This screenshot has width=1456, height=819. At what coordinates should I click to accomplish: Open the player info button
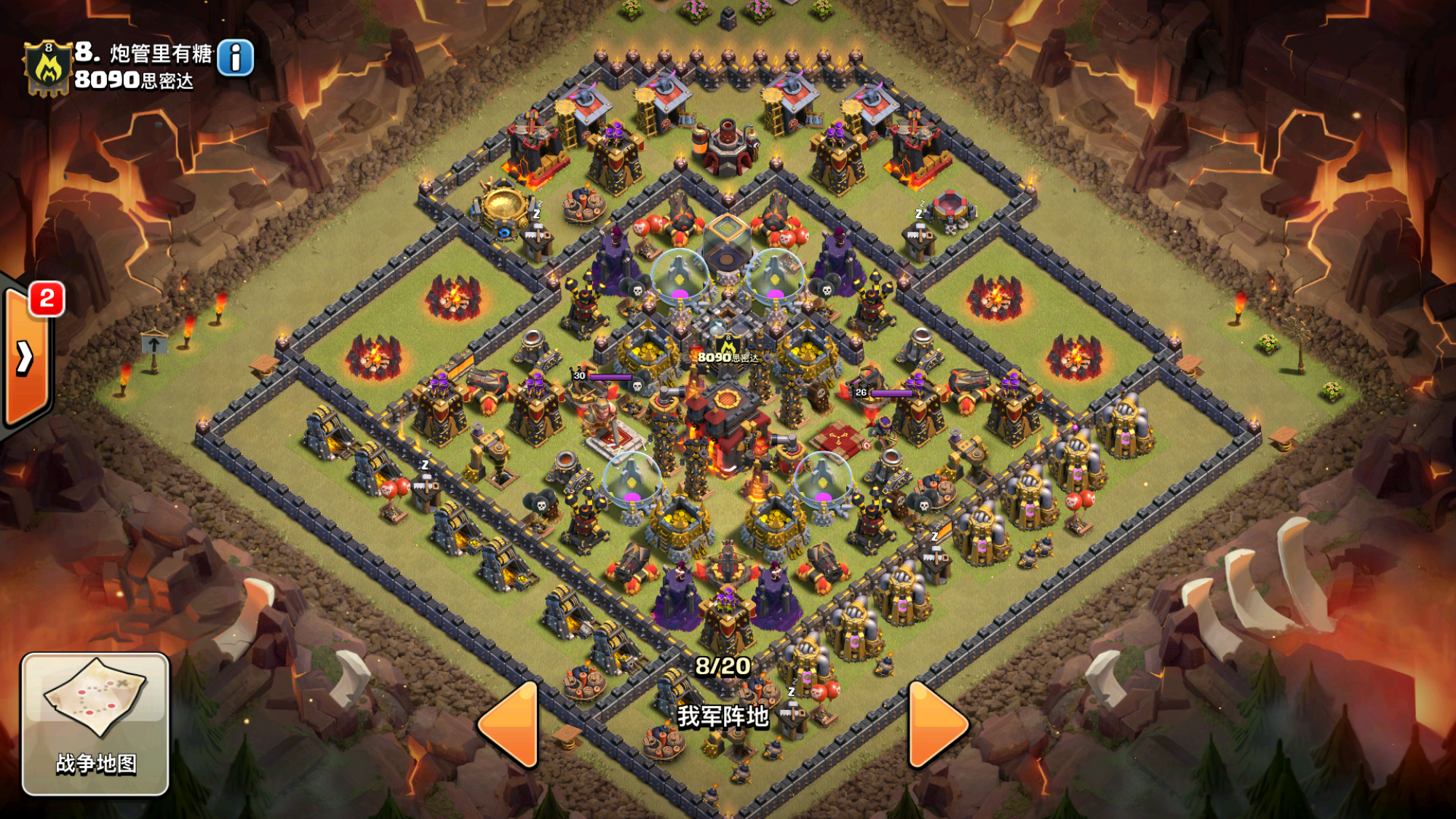pyautogui.click(x=235, y=58)
